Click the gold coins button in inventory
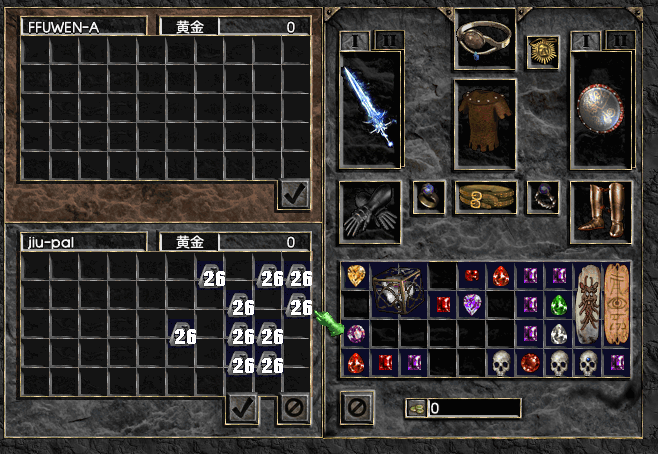Image resolution: width=658 pixels, height=454 pixels. pos(416,408)
